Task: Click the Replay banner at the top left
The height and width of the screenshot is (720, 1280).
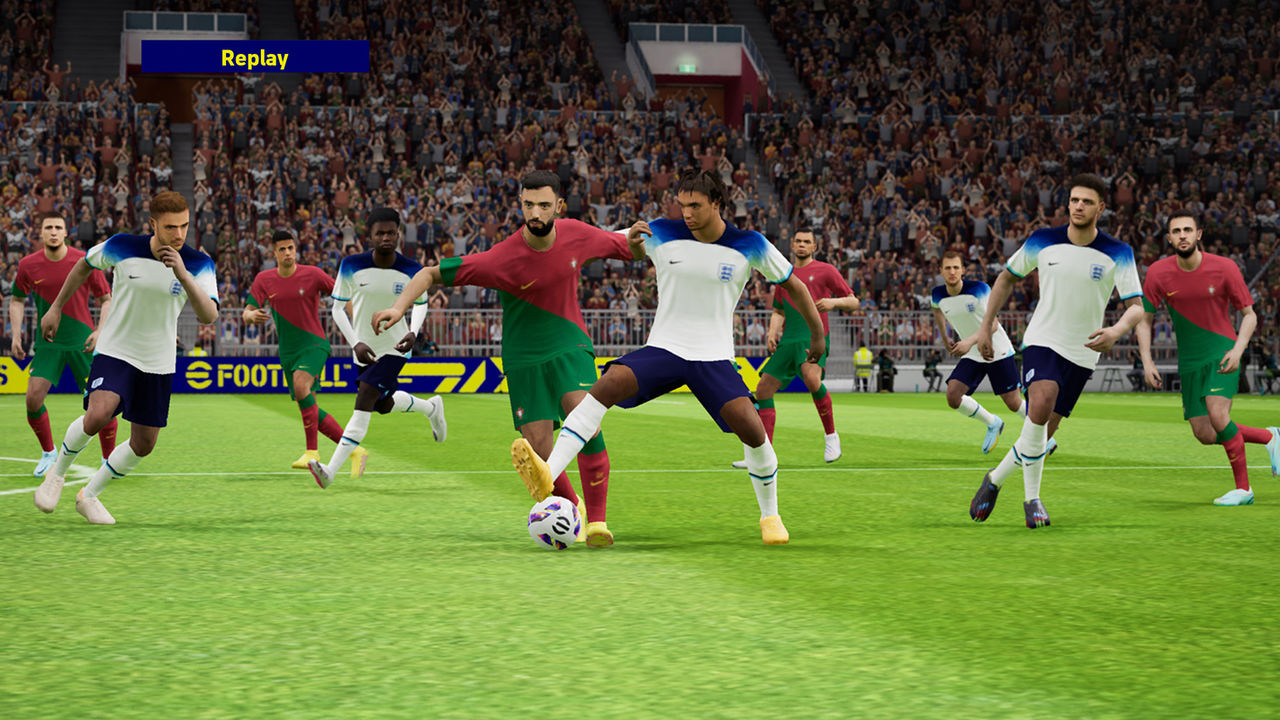Action: 256,58
